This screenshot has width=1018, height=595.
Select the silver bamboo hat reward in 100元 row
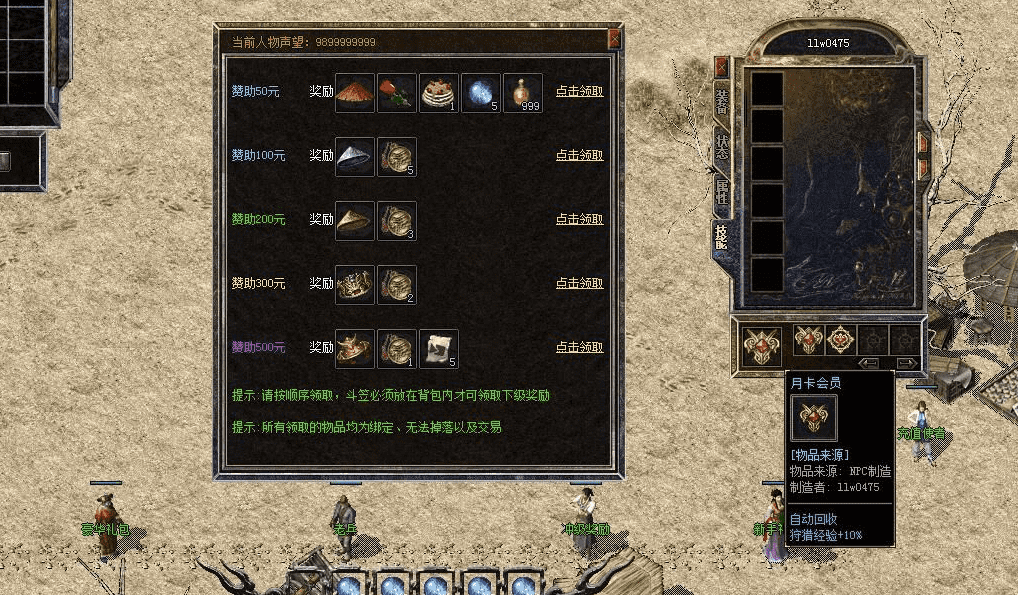tap(355, 156)
